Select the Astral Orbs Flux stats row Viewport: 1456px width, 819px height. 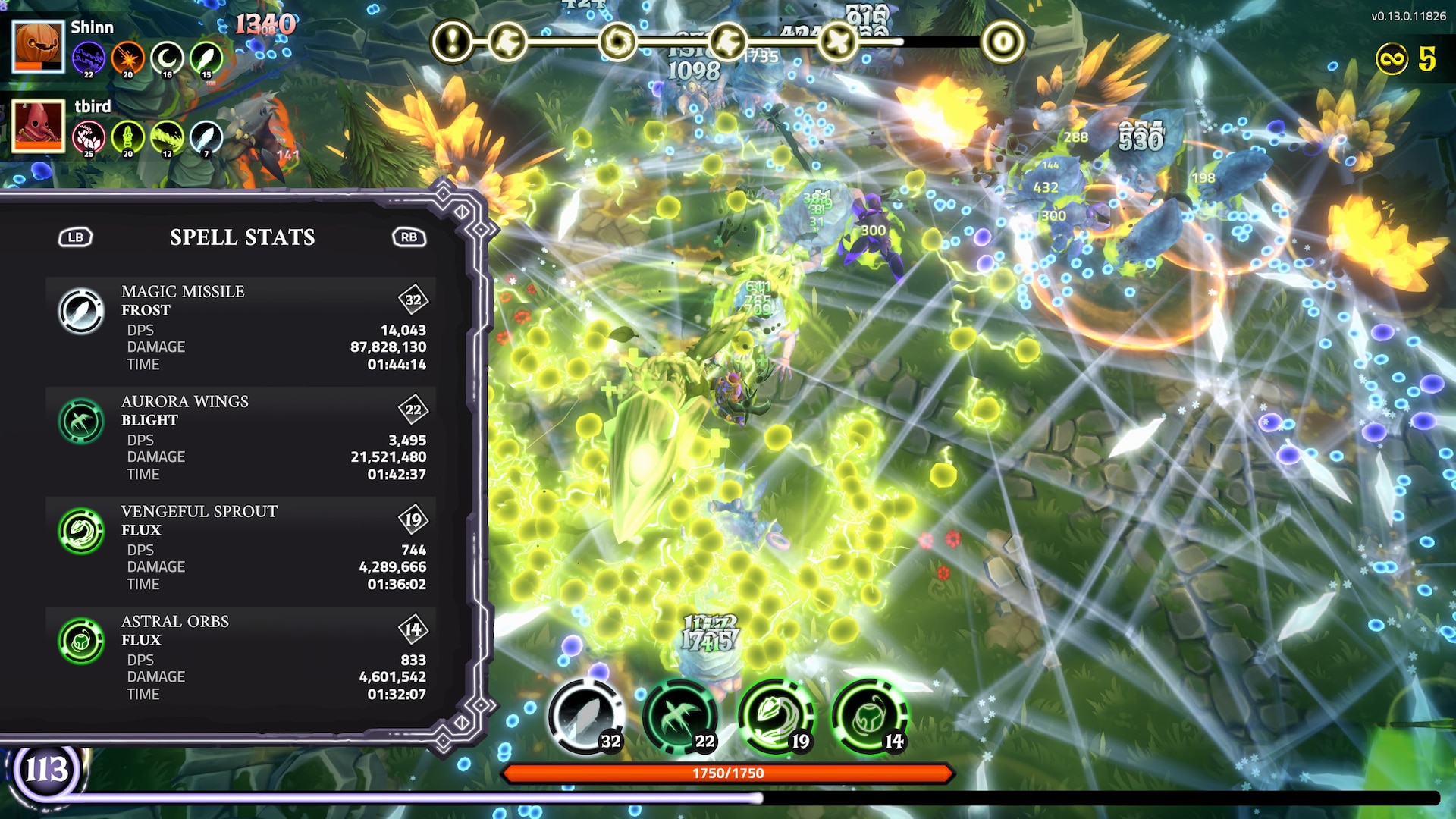click(x=241, y=659)
